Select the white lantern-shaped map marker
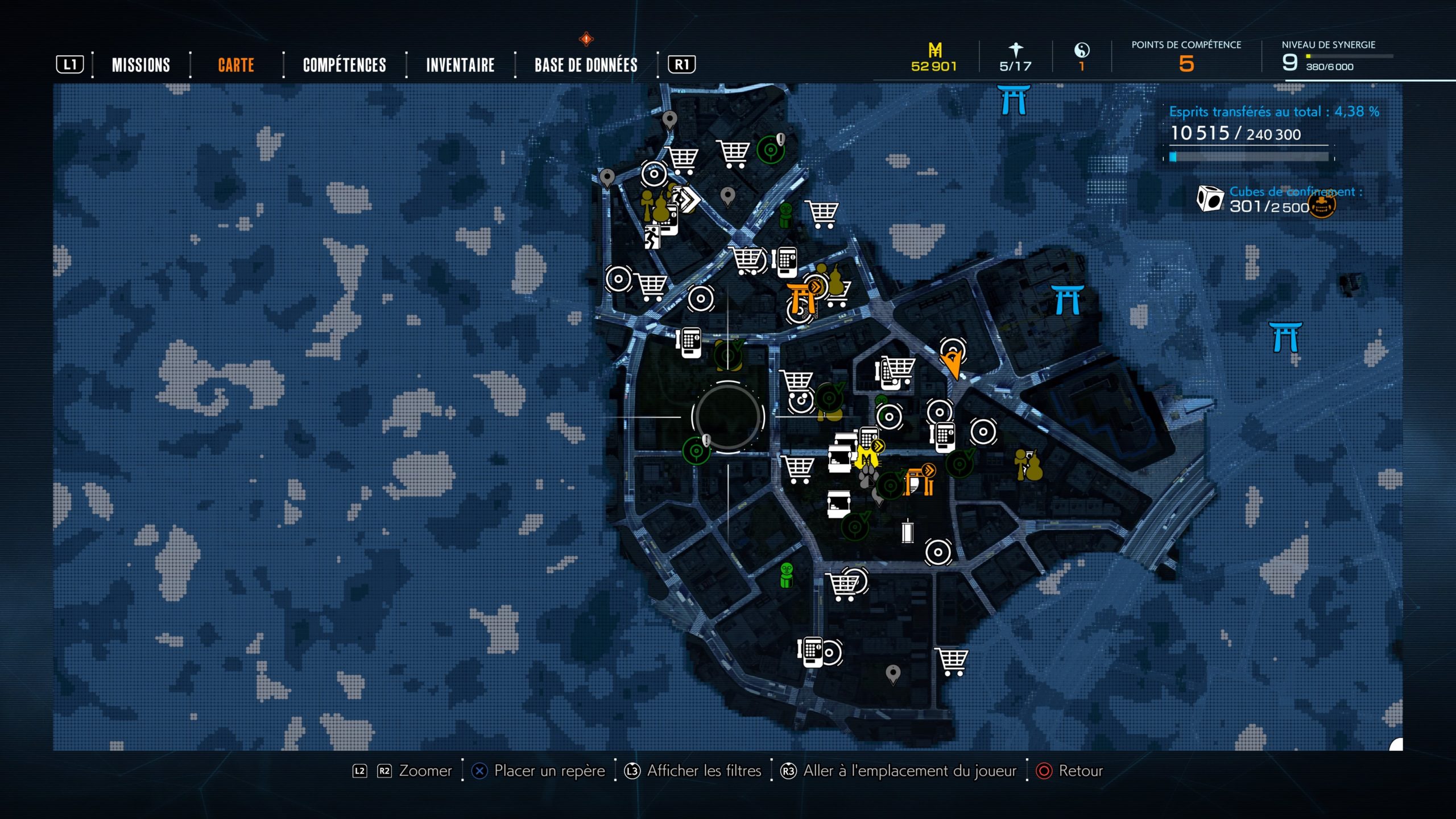This screenshot has height=819, width=1456. [907, 532]
